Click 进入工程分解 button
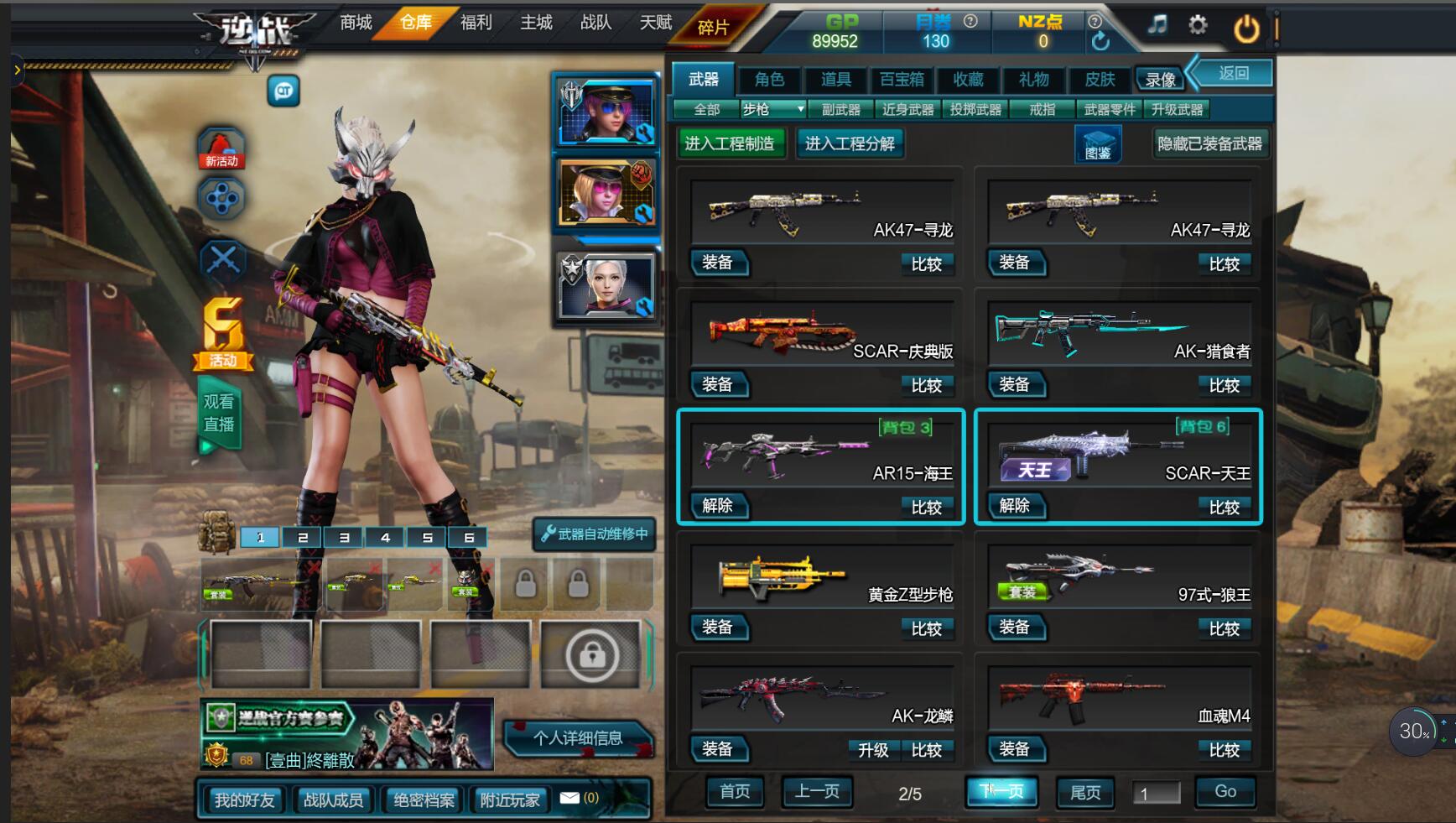 point(850,143)
